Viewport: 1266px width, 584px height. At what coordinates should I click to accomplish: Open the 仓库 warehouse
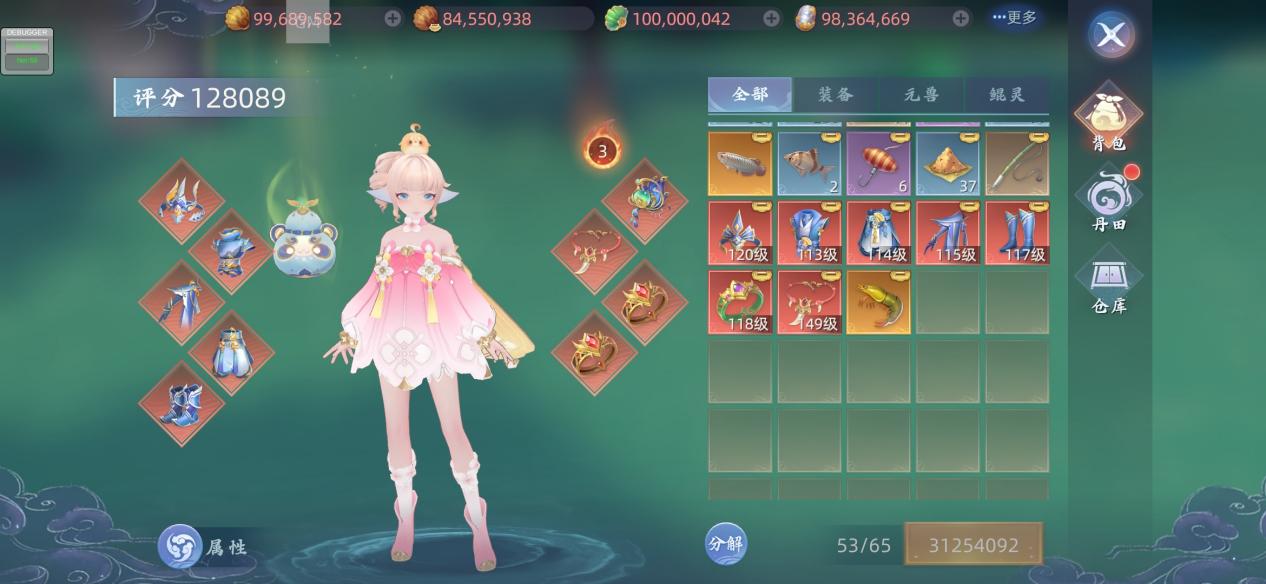coord(1109,282)
